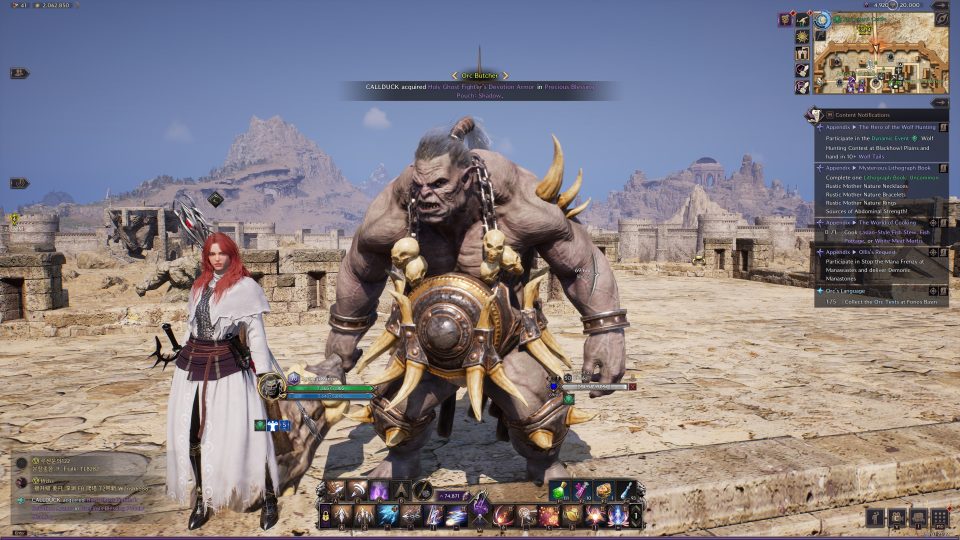This screenshot has width=960, height=540.
Task: Open The World of Cooking quest entry
Action: coord(880,222)
